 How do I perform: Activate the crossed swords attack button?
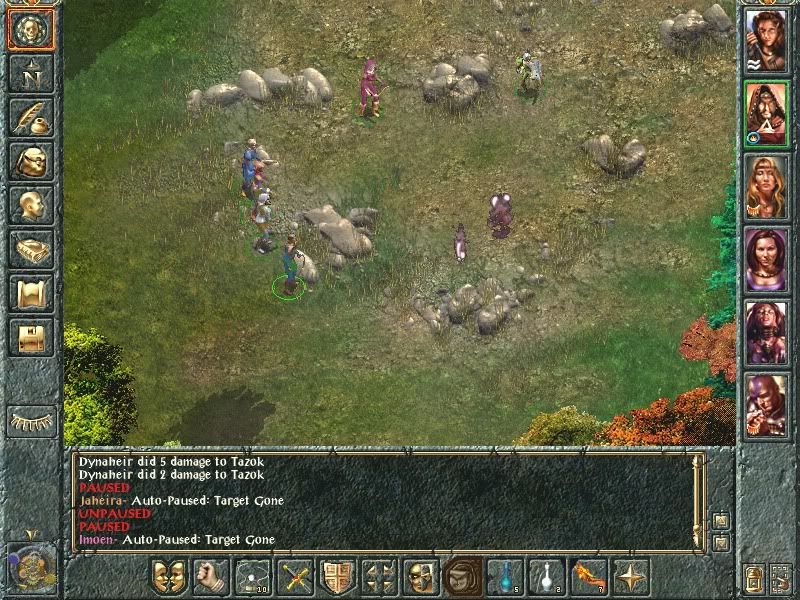296,577
